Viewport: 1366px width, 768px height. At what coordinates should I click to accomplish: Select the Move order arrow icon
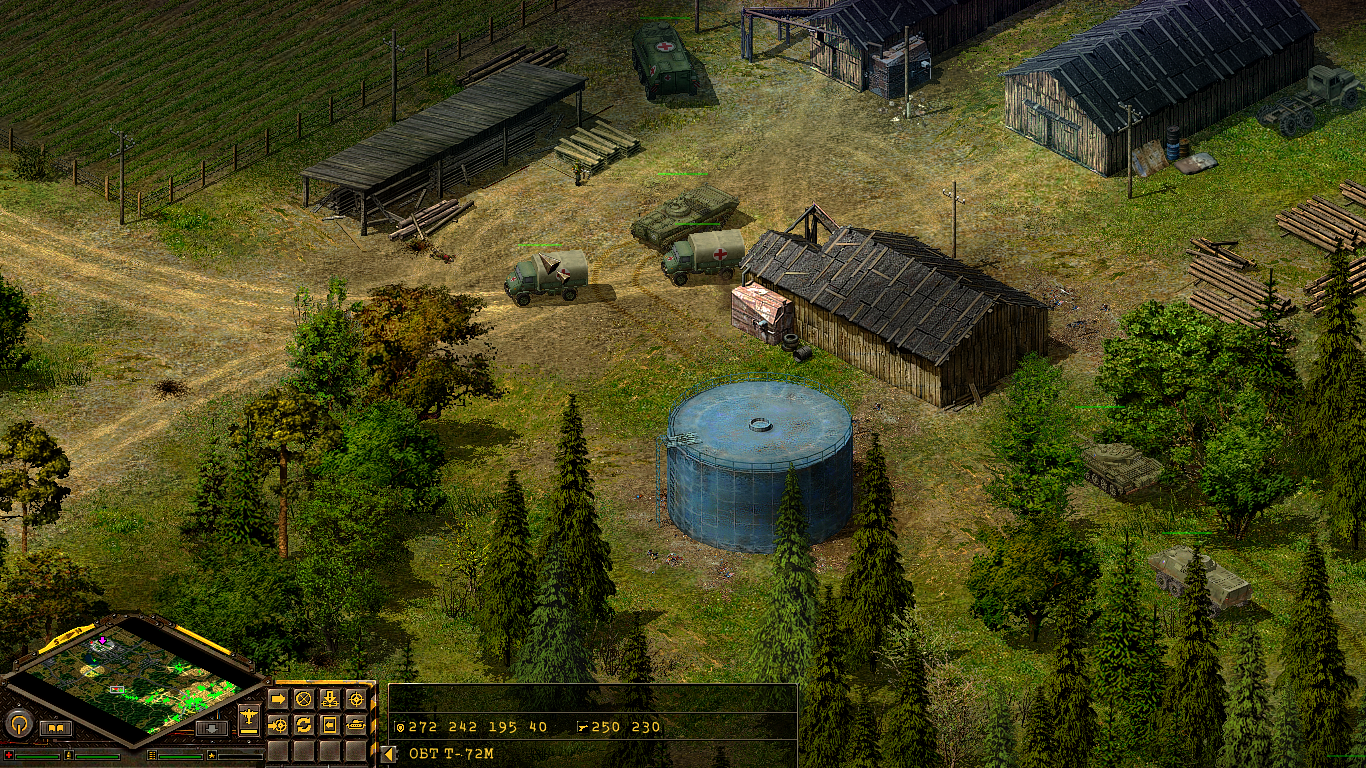pyautogui.click(x=279, y=699)
